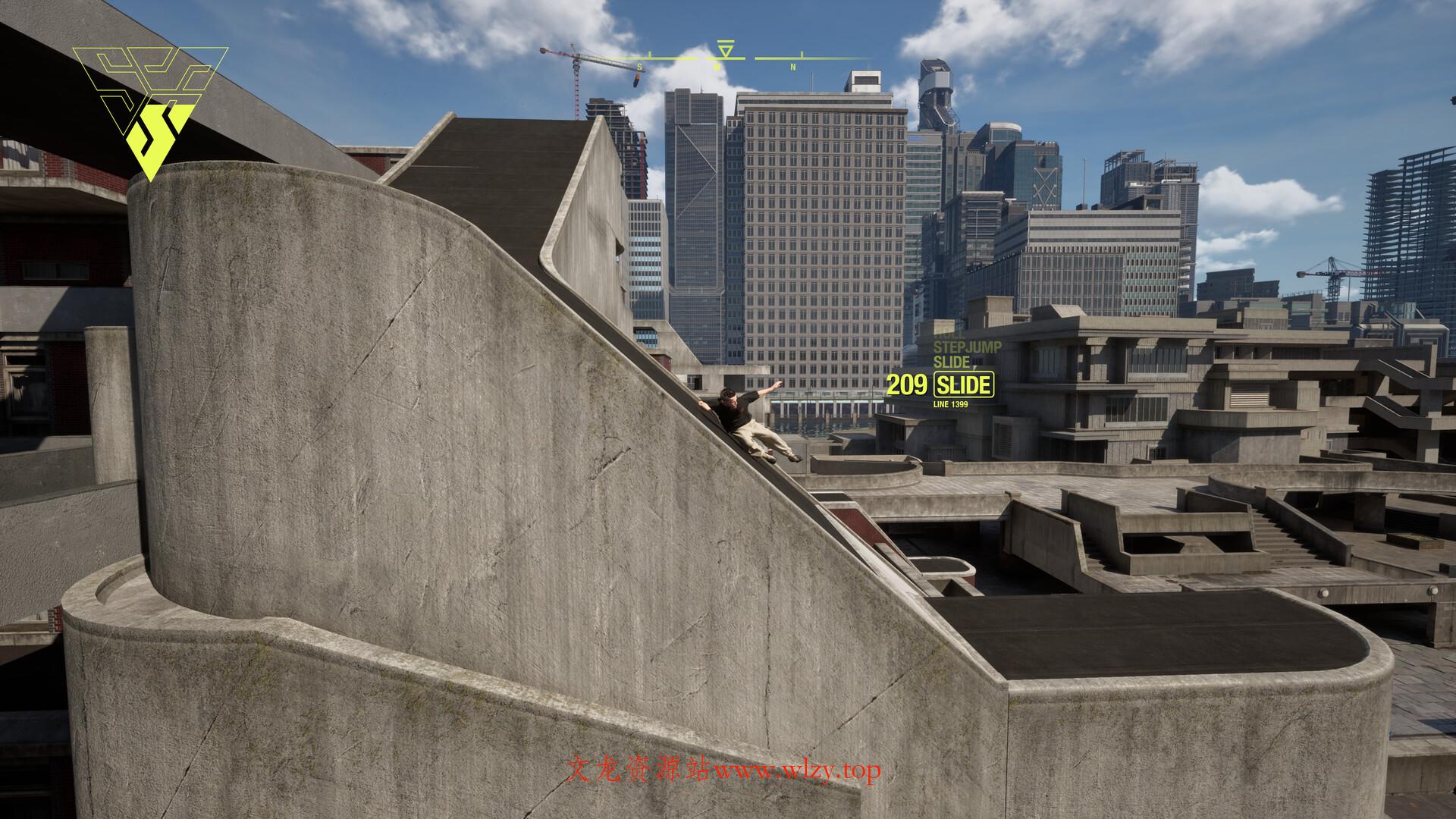1456x819 pixels.
Task: Expand the LINE 1399 counter details
Action: tap(951, 405)
